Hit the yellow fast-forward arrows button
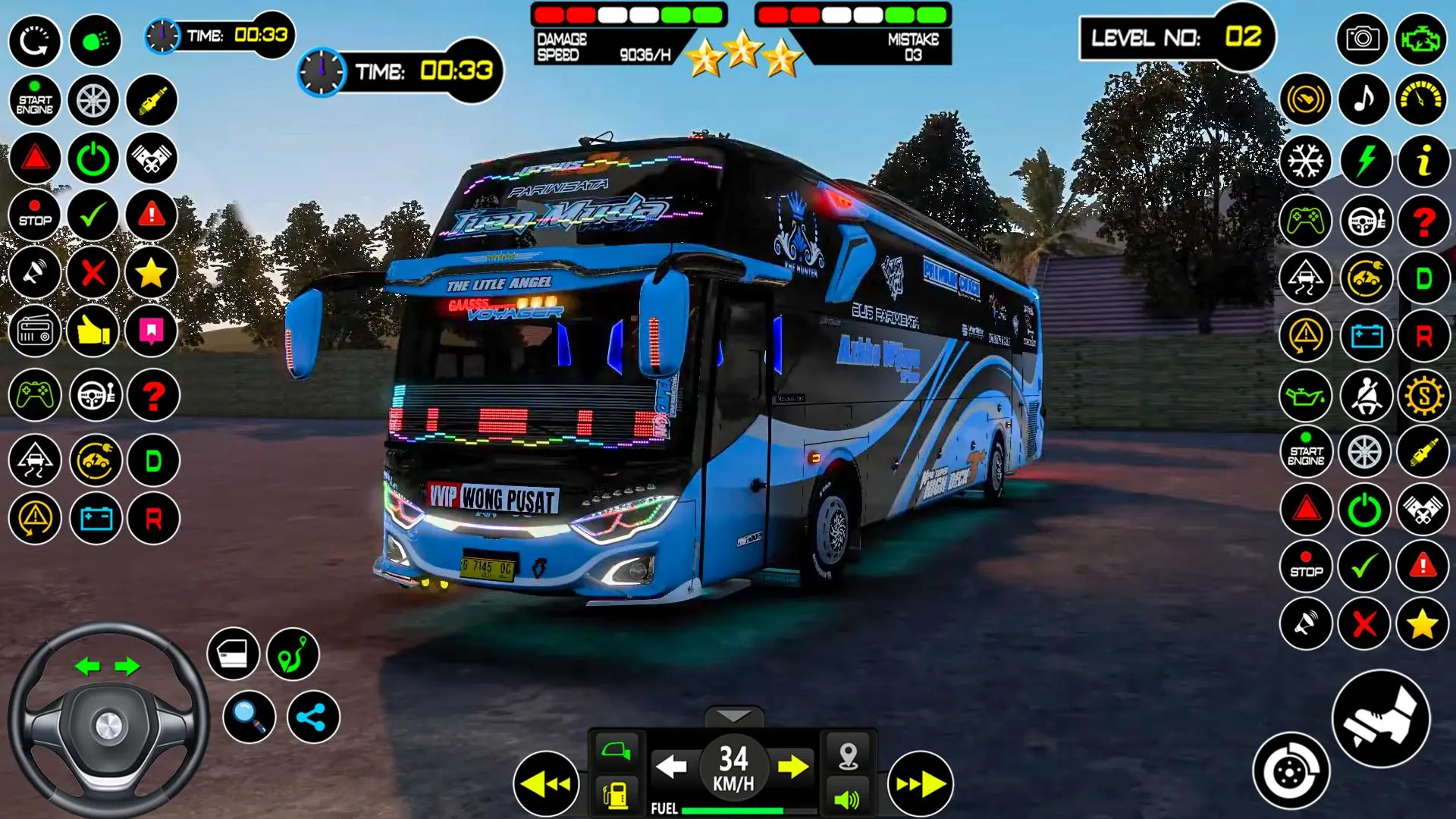1456x819 pixels. click(921, 784)
